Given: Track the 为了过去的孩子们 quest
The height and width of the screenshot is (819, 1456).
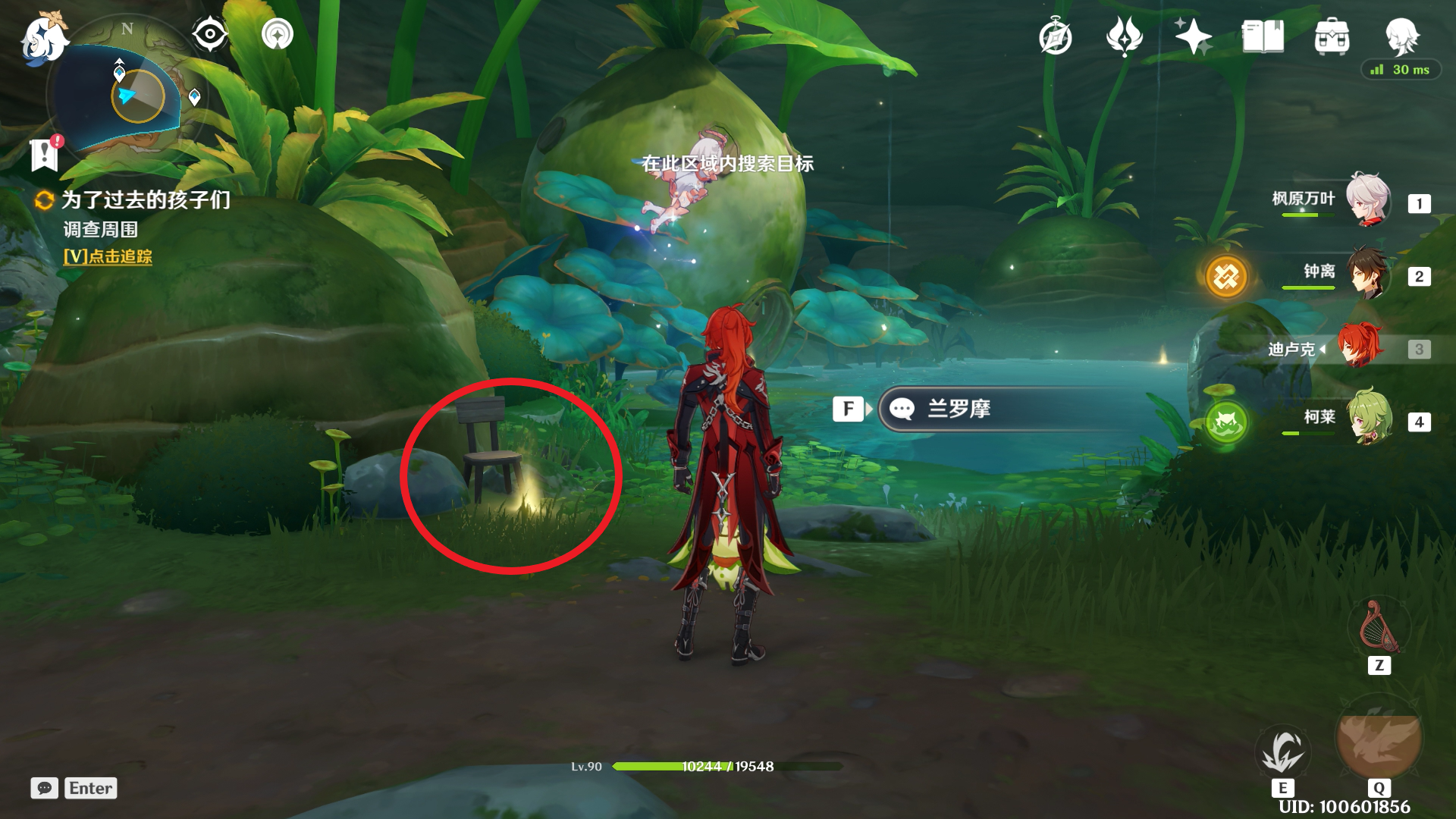Looking at the screenshot, I should coord(108,257).
